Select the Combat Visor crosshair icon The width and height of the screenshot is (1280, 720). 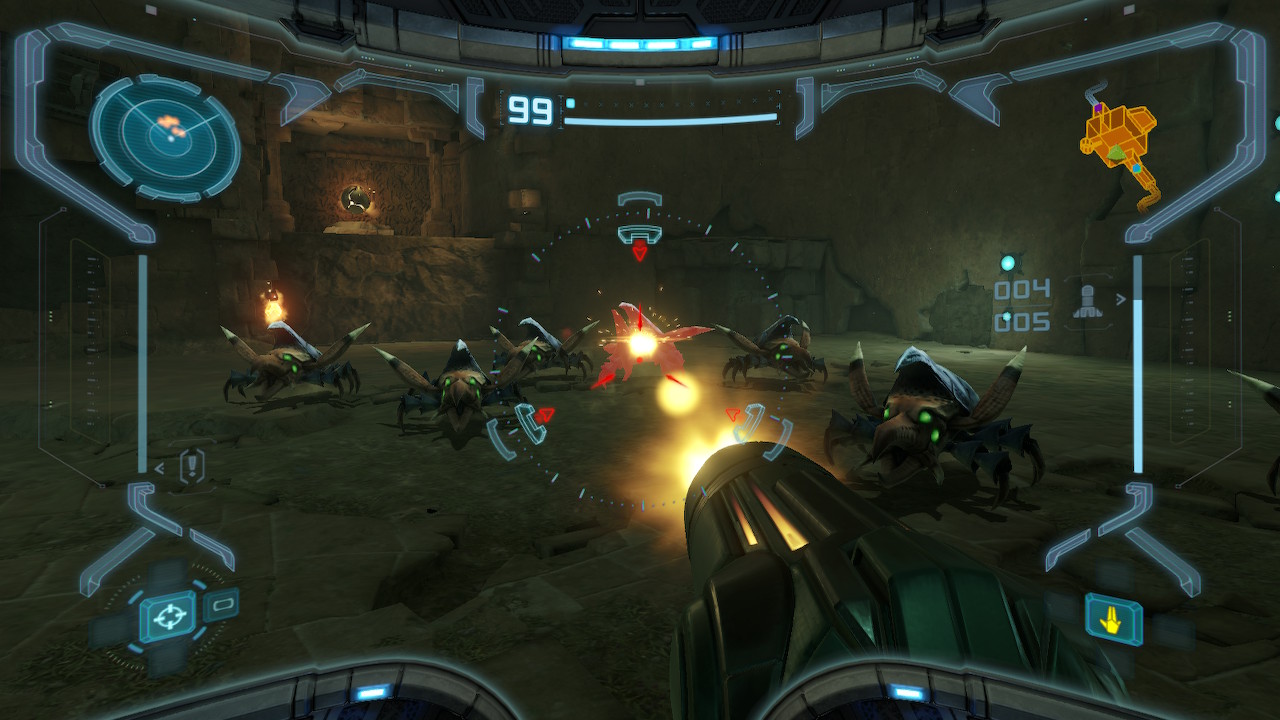point(167,616)
